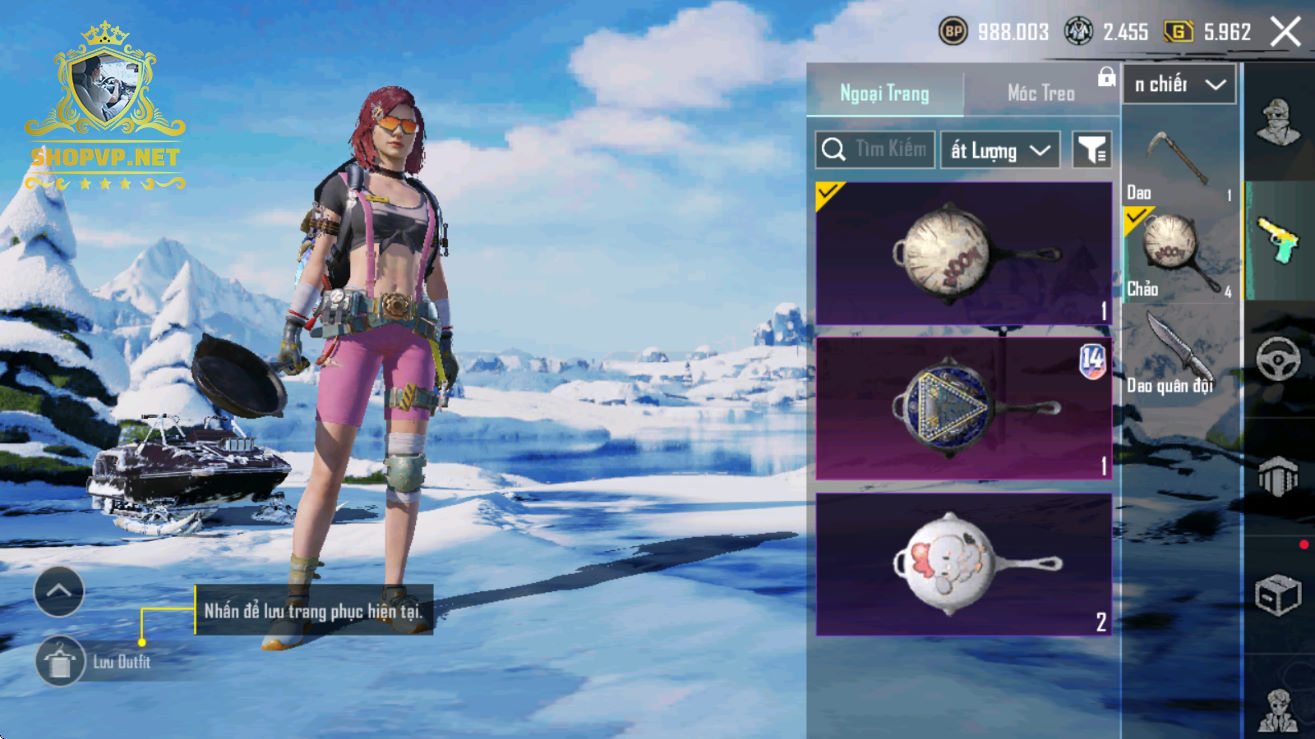Open the Chất Lượng sort dropdown
The height and width of the screenshot is (739, 1315).
click(1000, 150)
